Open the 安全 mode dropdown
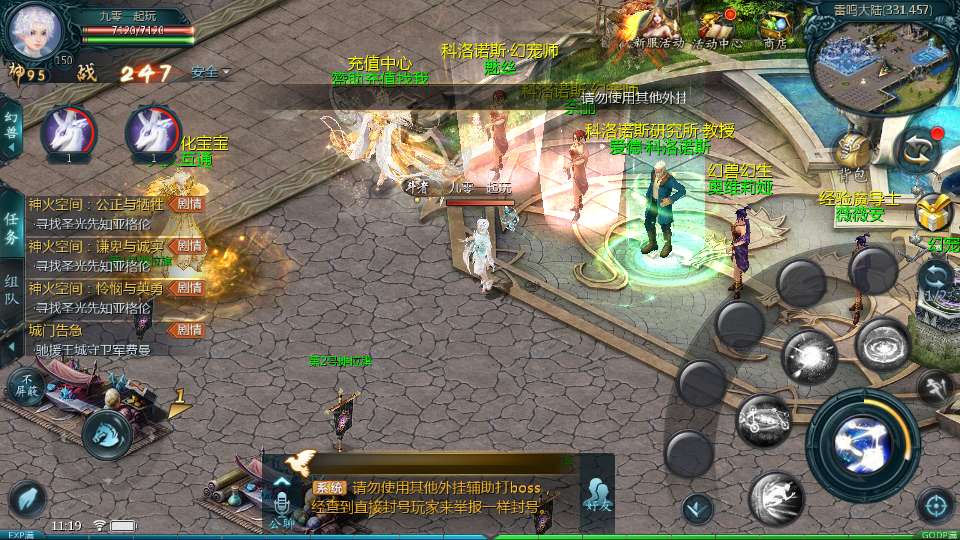The height and width of the screenshot is (540, 960). pos(210,72)
